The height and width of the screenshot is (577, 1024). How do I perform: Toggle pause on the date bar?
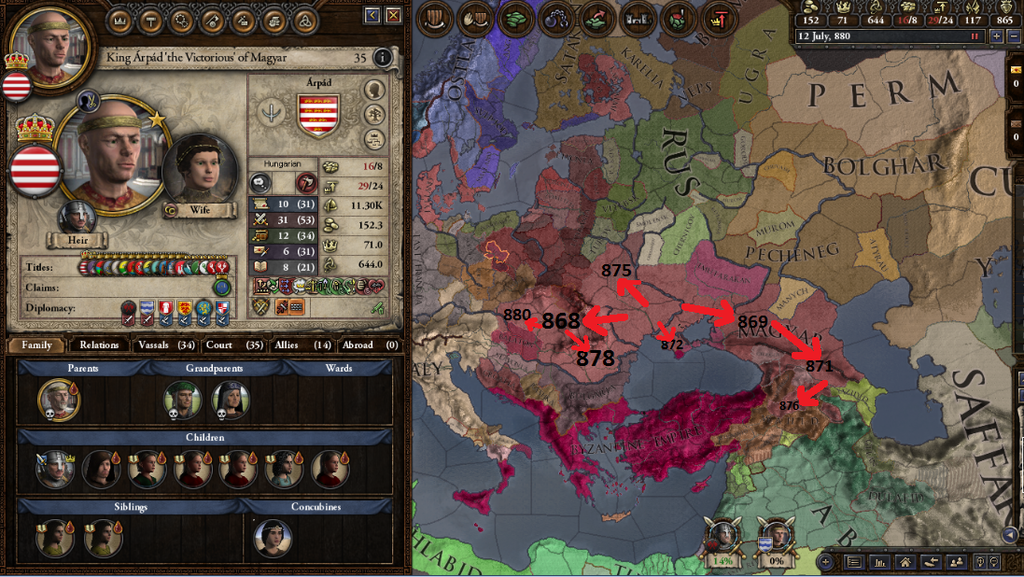pos(973,36)
